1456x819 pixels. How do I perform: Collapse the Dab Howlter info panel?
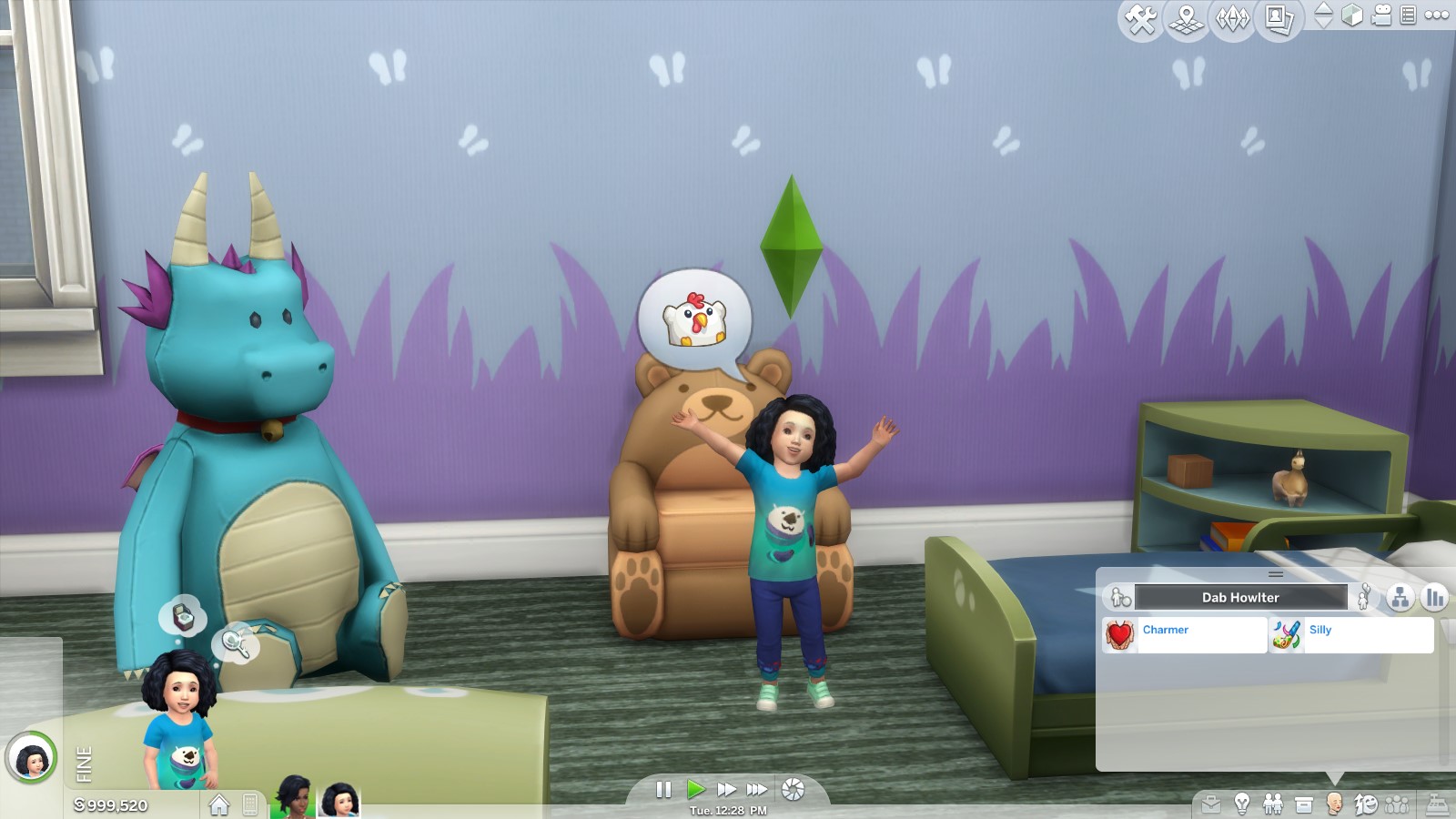tap(1277, 573)
